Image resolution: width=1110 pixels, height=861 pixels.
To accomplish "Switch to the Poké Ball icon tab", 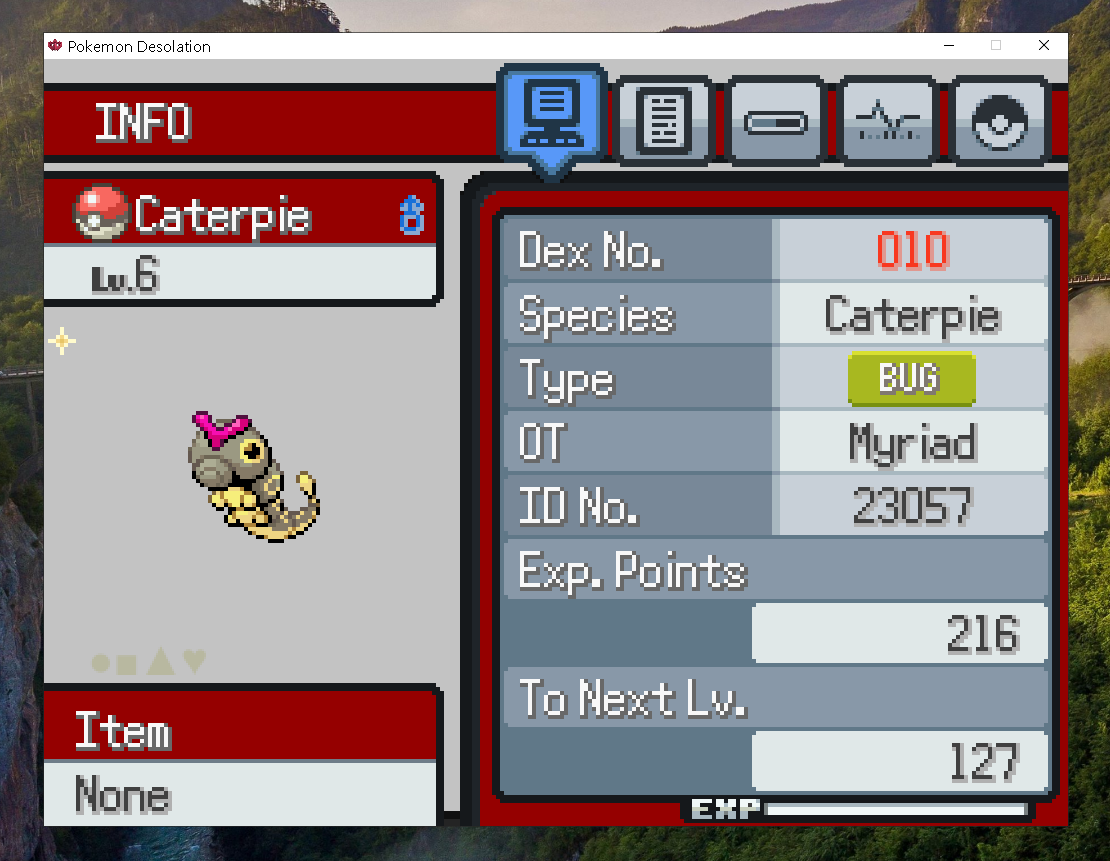I will (999, 123).
